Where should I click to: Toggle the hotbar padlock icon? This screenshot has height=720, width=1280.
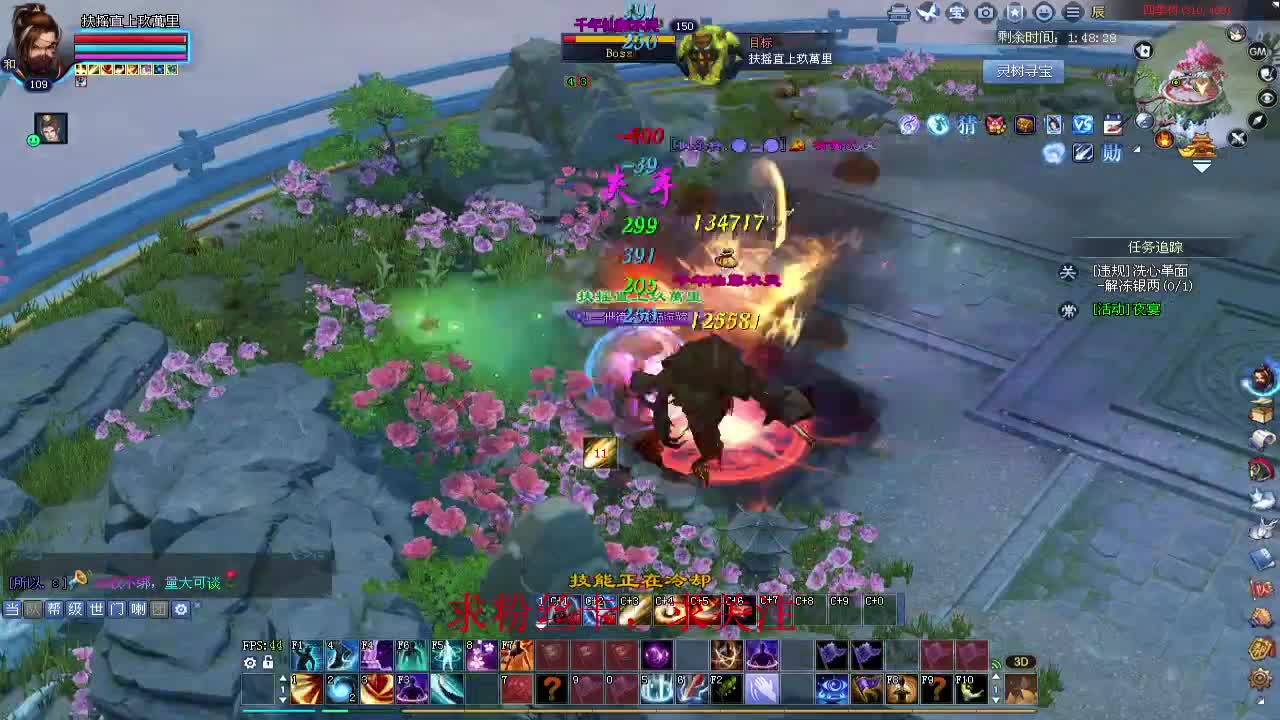(x=268, y=663)
